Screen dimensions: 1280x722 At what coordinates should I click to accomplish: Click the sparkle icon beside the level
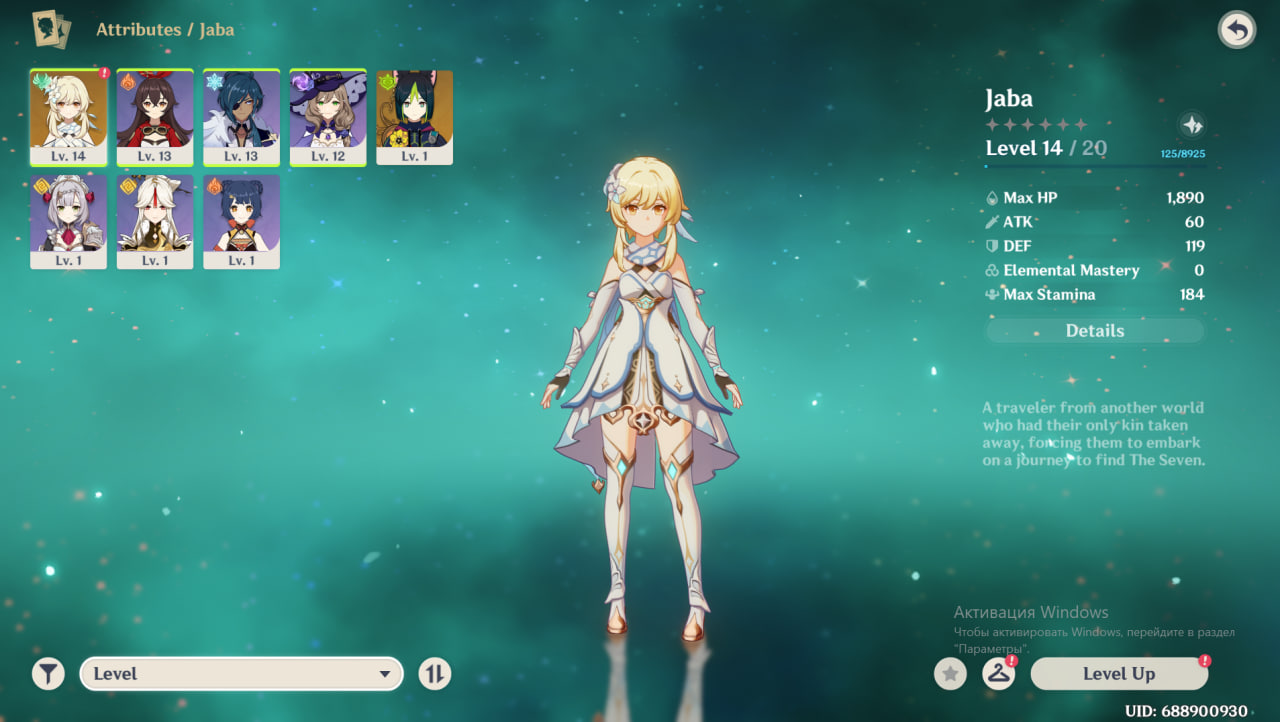tap(1191, 125)
